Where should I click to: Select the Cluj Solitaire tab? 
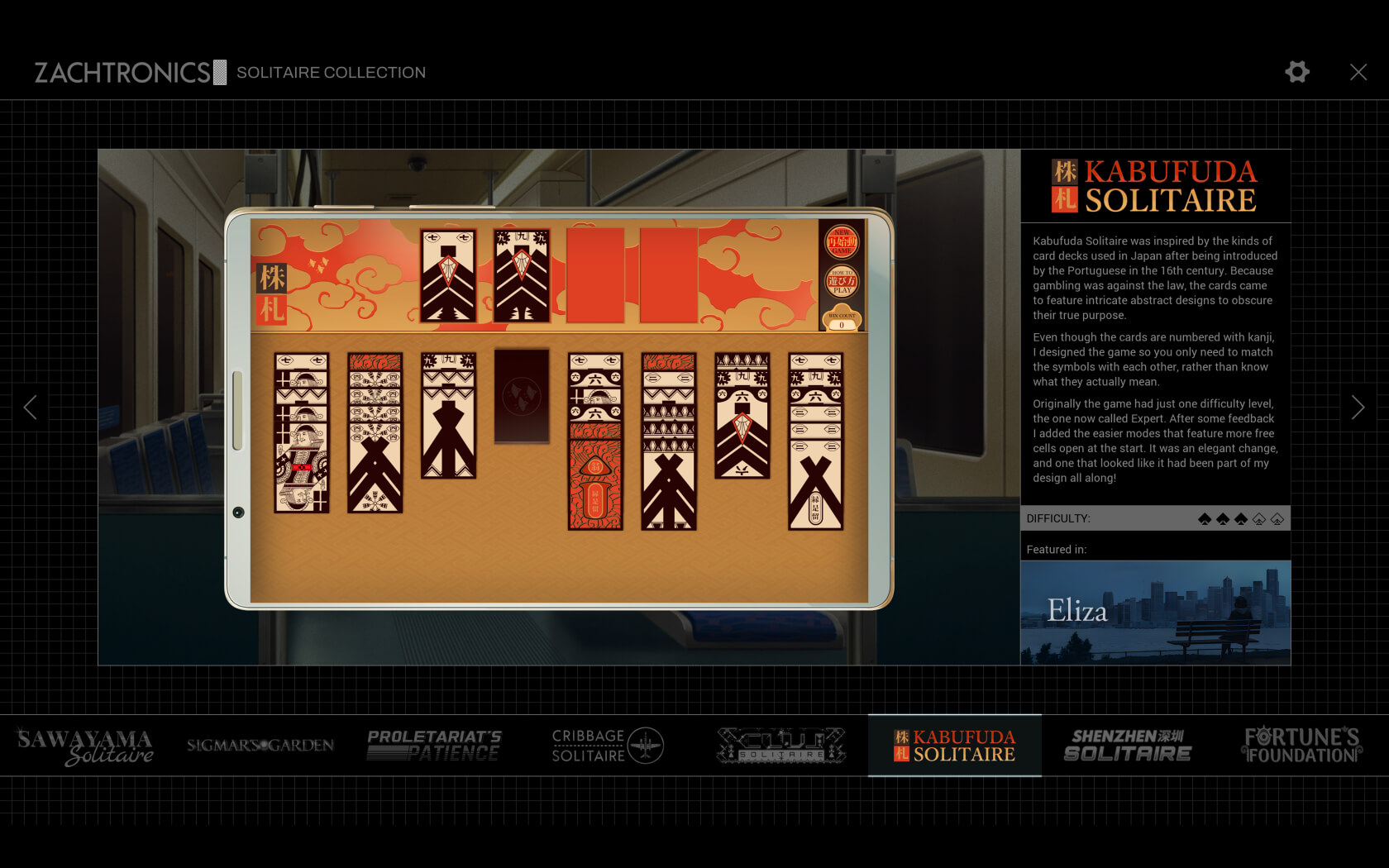click(781, 746)
